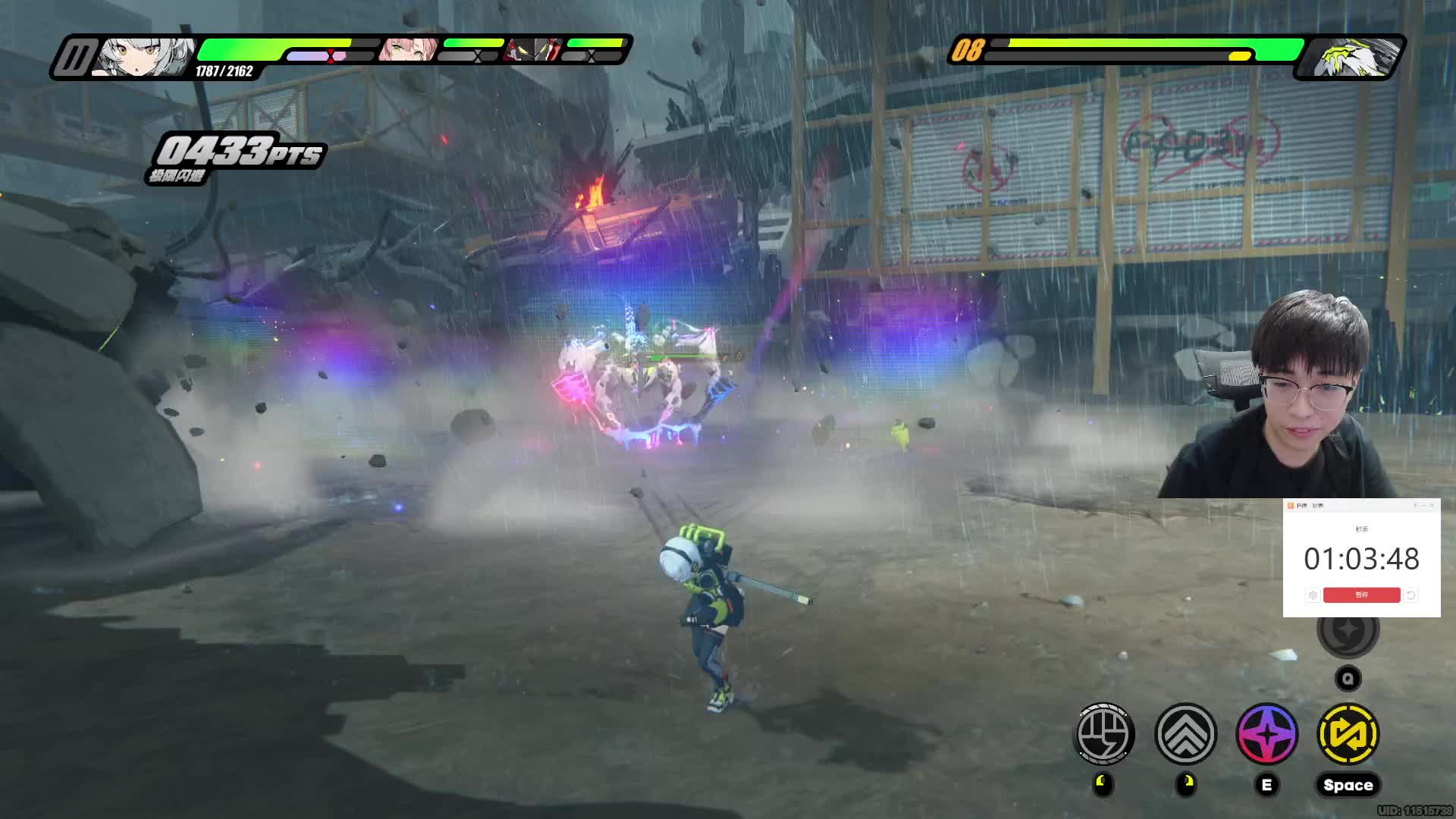
Task: Select the red and black teammate portrait
Action: coord(534,50)
